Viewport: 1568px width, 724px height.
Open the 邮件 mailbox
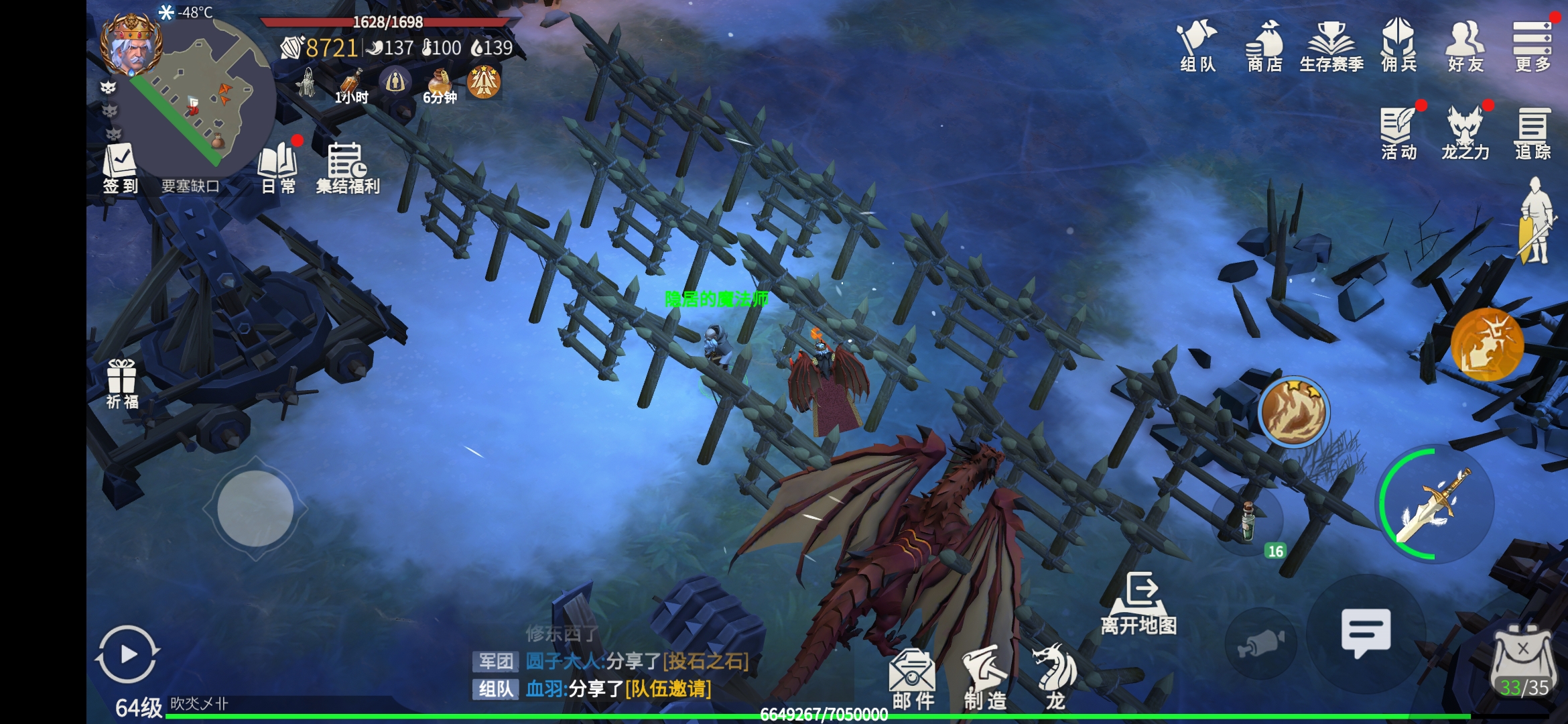[x=913, y=678]
